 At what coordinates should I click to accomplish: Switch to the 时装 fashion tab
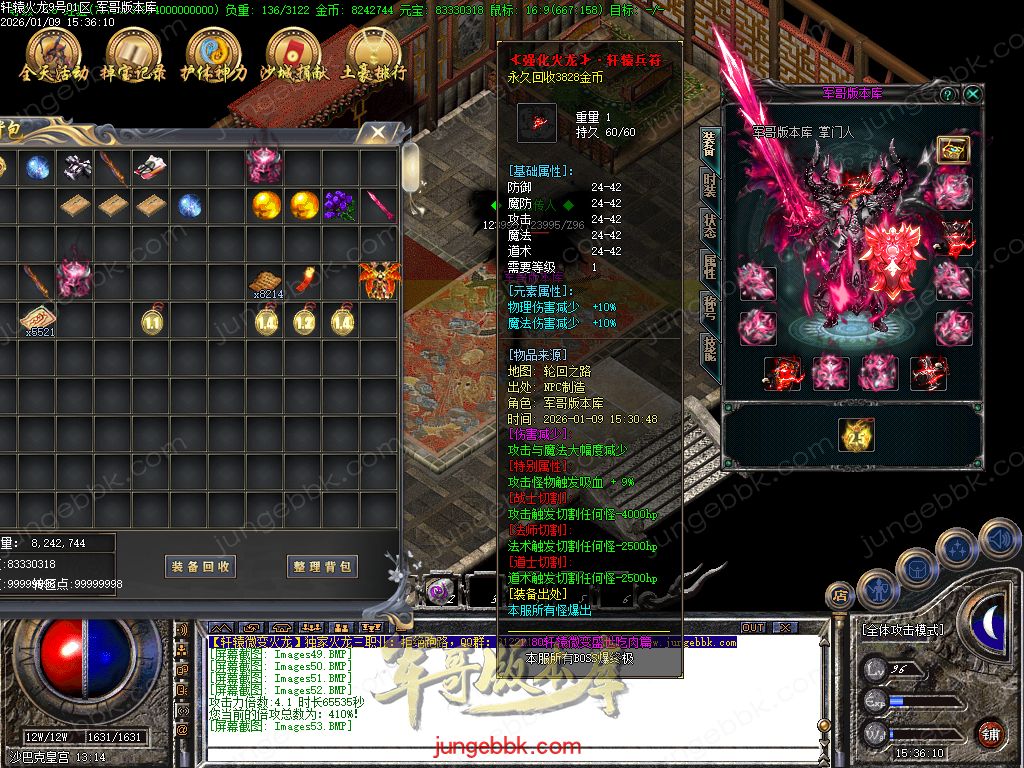pos(708,187)
